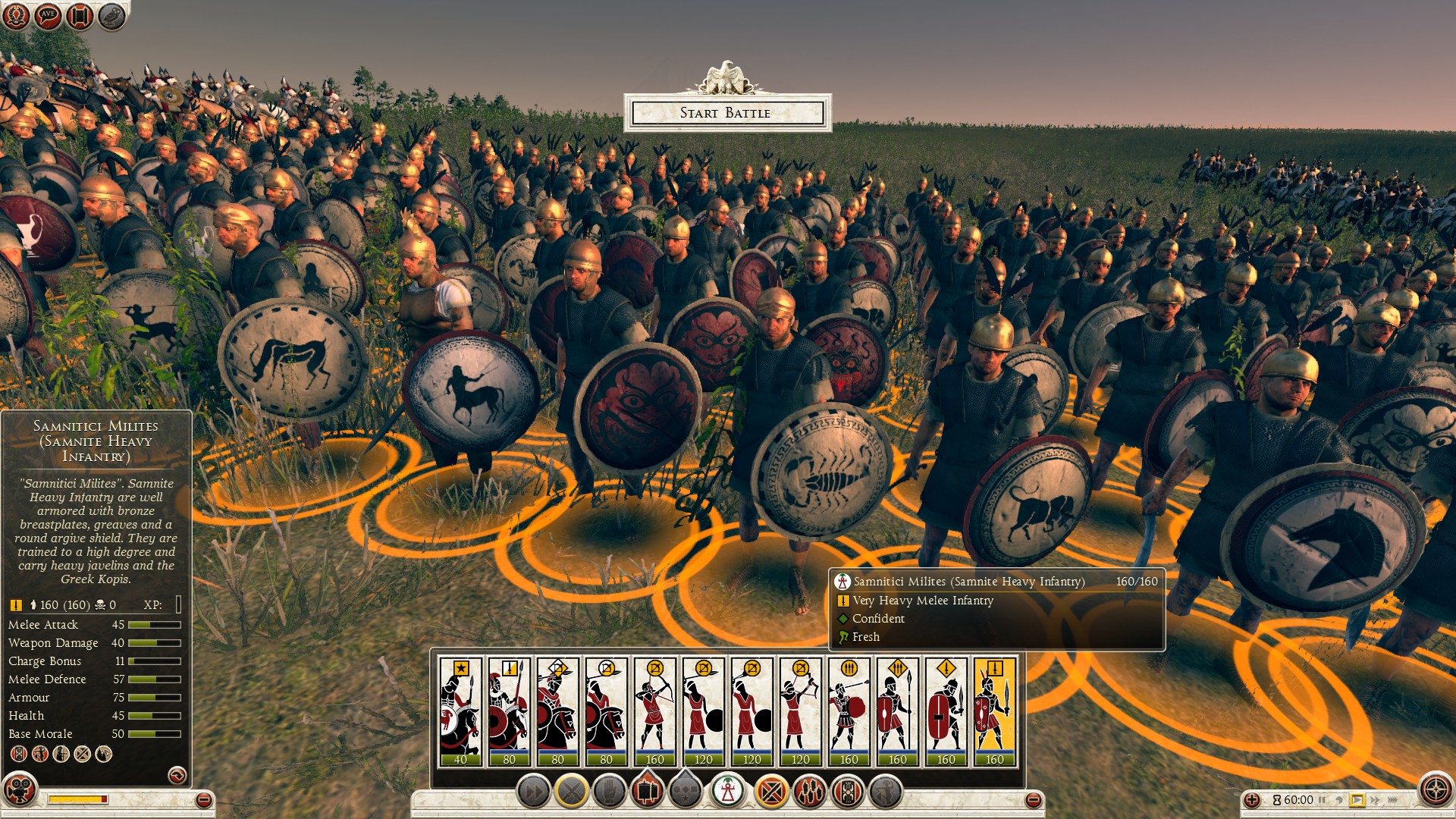Set game speed to fast forward
This screenshot has height=819, width=1456.
pos(1375,800)
